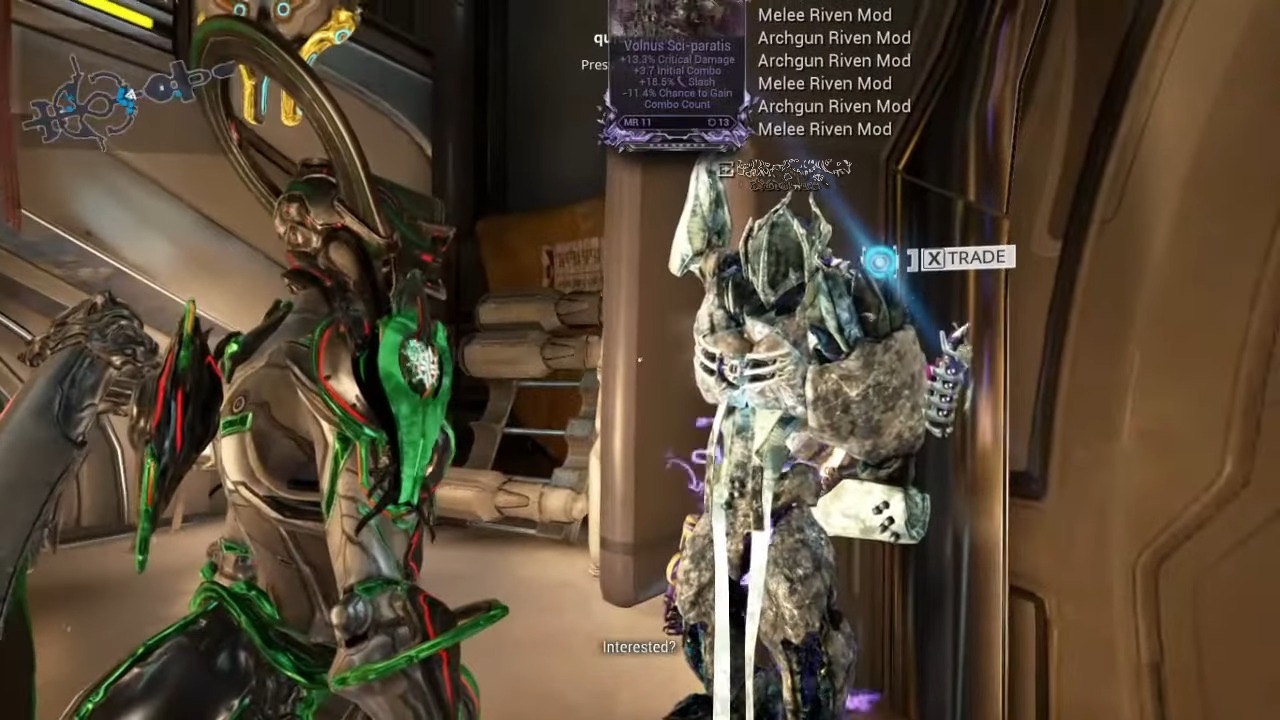
Task: Select the third Archgun Riven Mod entry
Action: click(x=832, y=105)
